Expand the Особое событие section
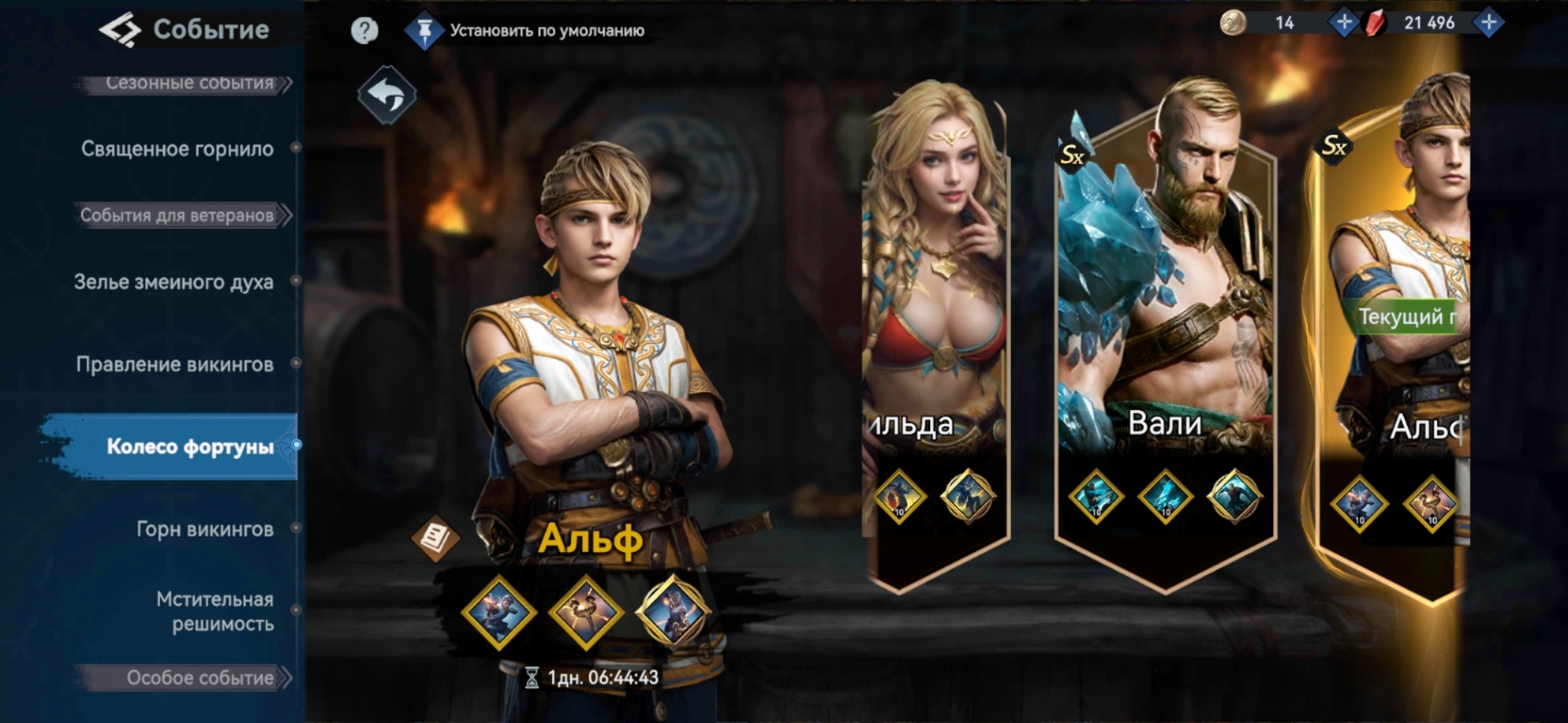The width and height of the screenshot is (1568, 723). [199, 677]
